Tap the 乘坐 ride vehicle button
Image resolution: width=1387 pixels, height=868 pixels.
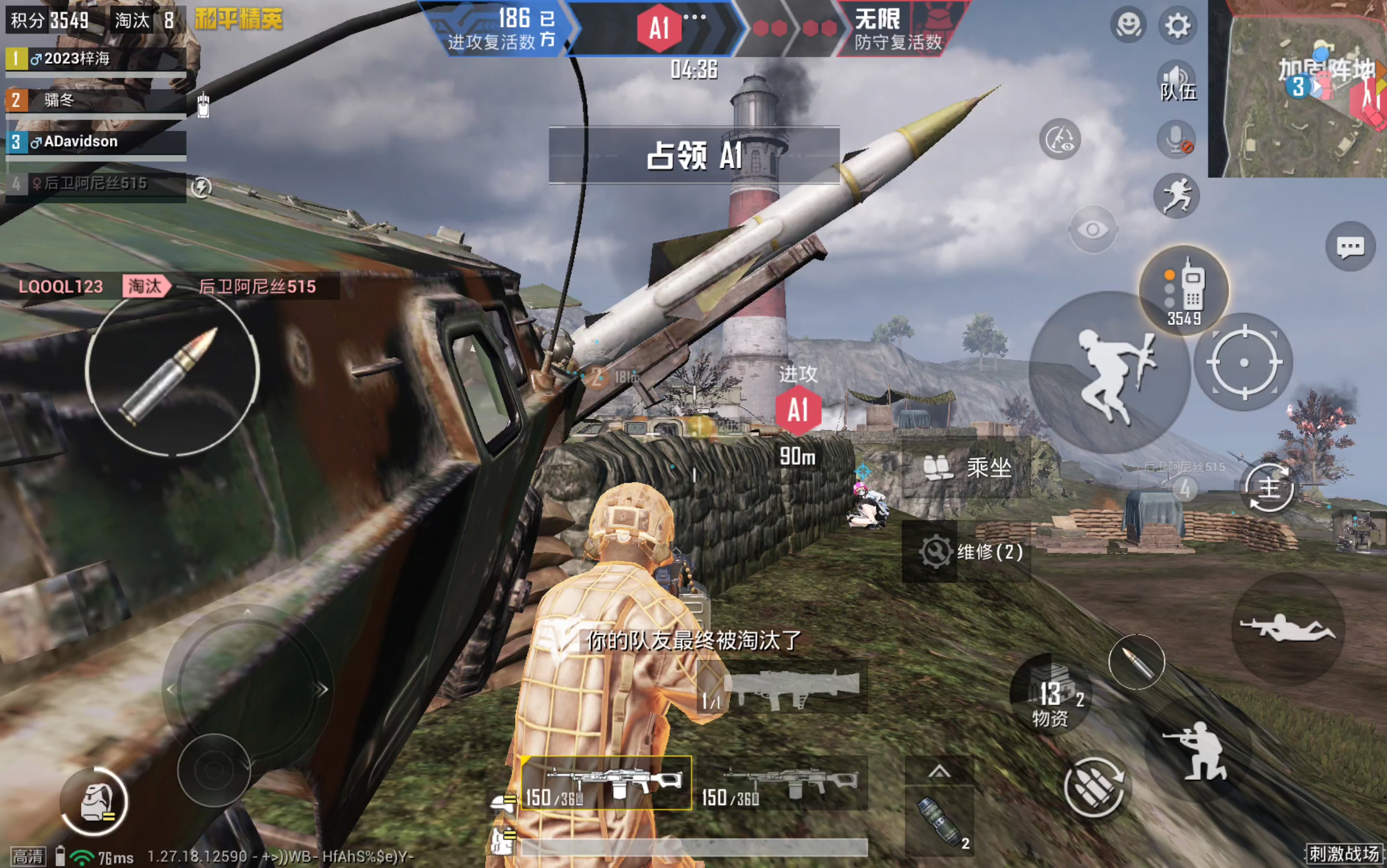pyautogui.click(x=967, y=468)
